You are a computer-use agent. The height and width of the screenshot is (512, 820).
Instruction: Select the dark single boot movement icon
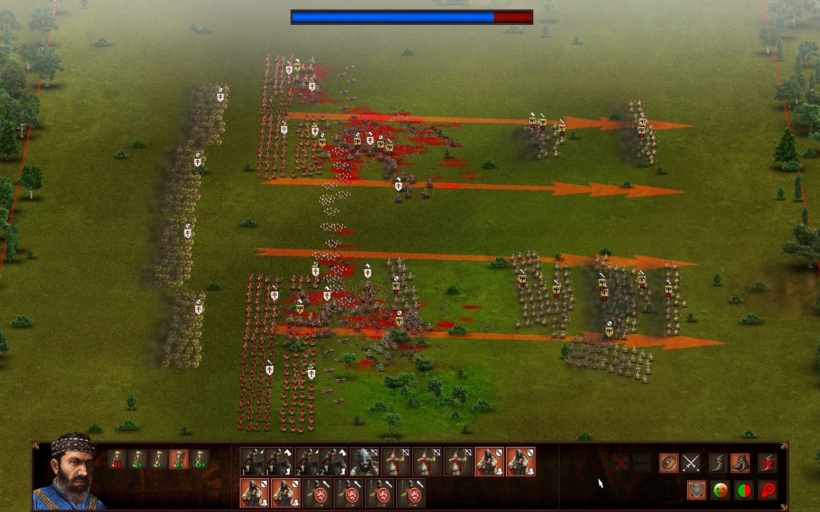[x=718, y=463]
